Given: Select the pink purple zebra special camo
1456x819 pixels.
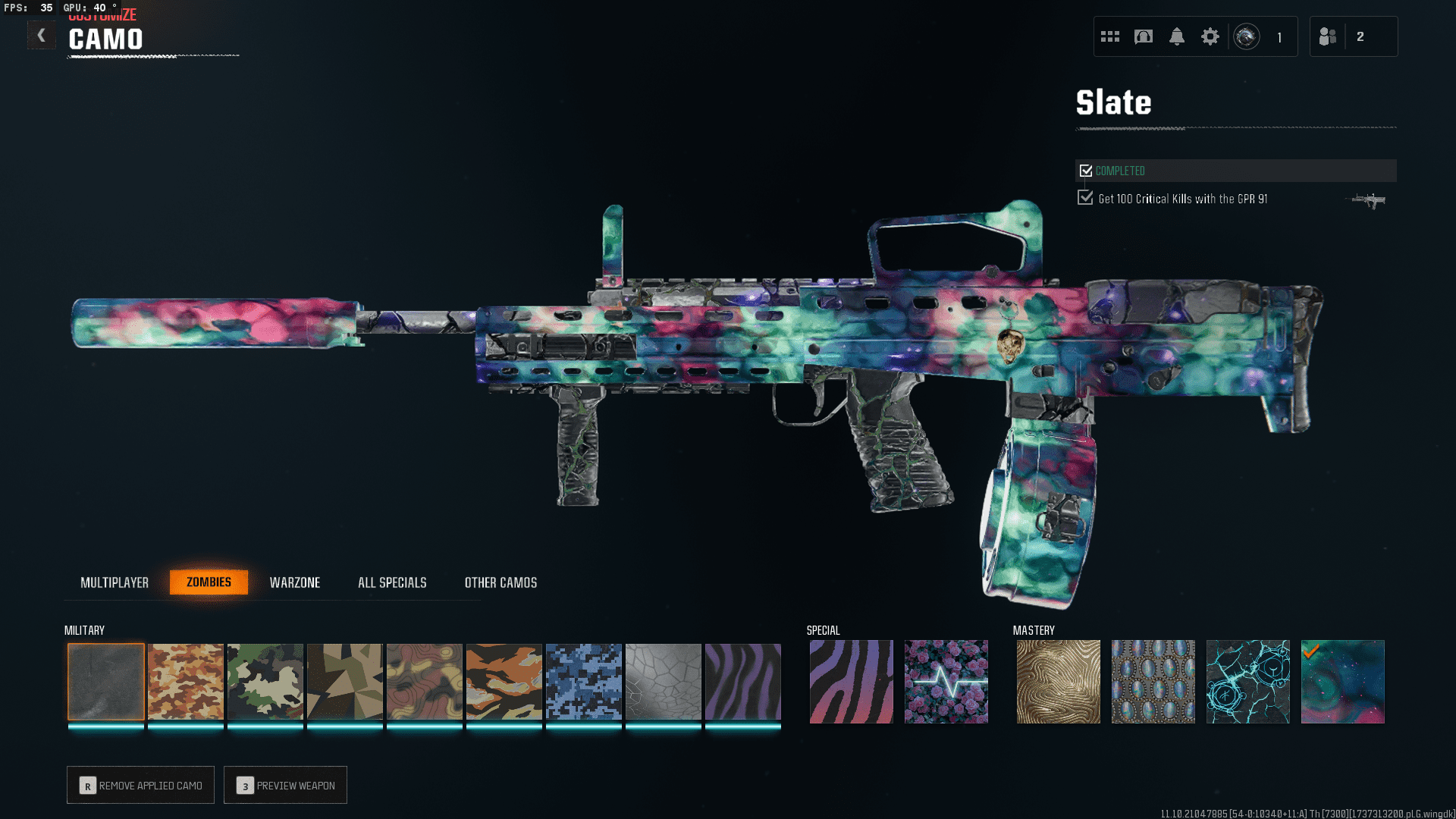Looking at the screenshot, I should [x=852, y=682].
